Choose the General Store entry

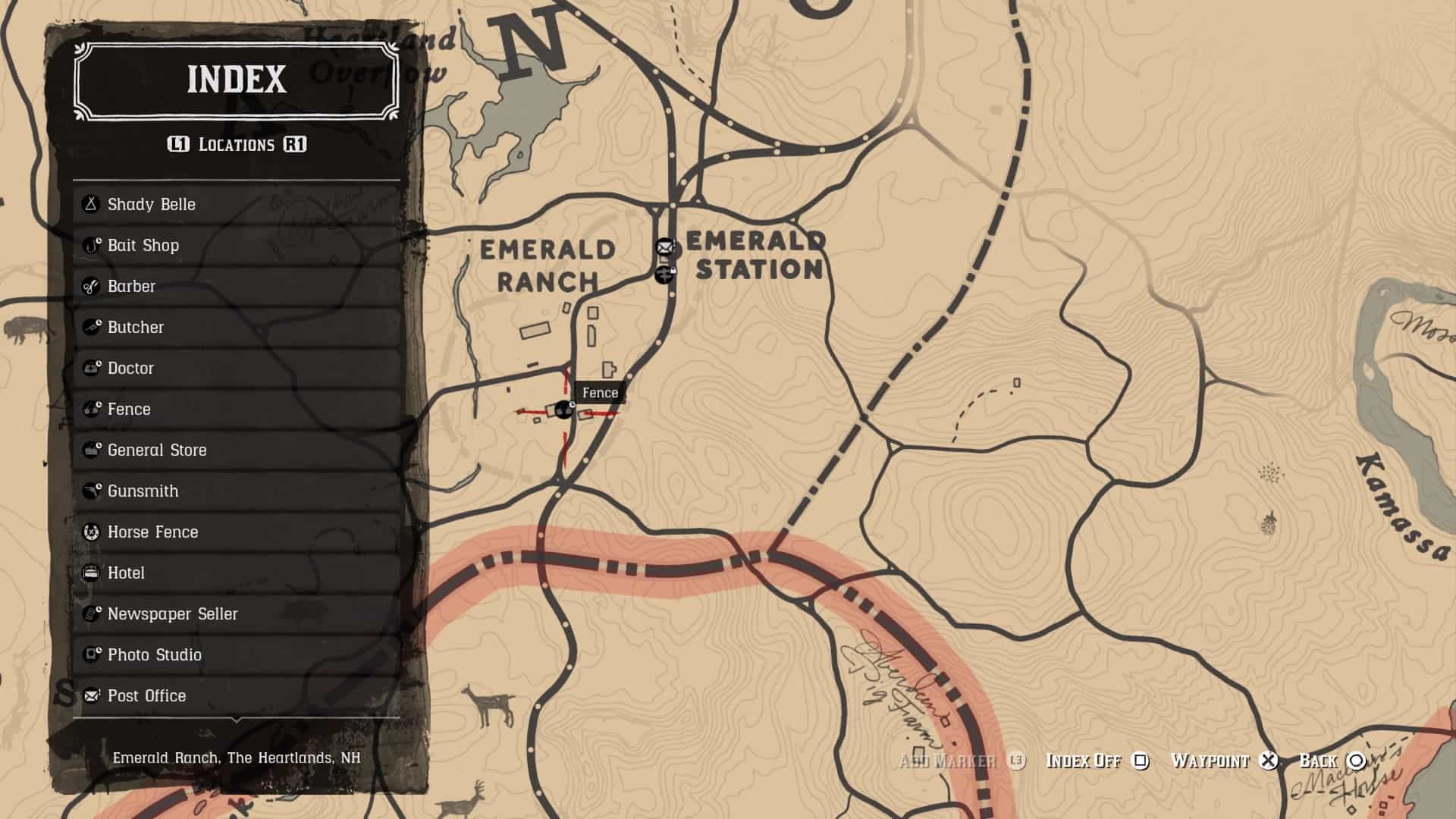(x=156, y=450)
